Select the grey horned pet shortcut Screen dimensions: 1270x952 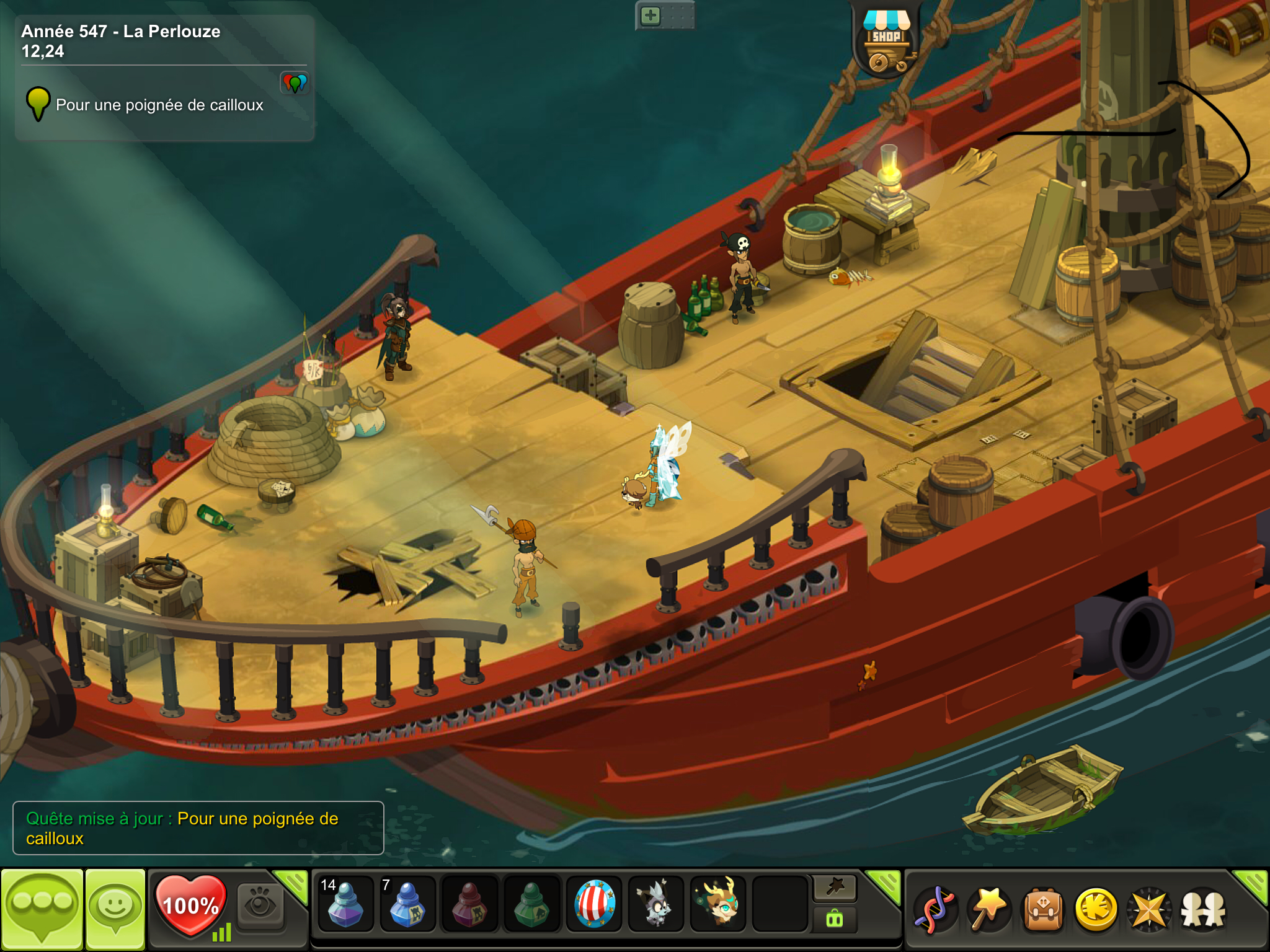[656, 905]
